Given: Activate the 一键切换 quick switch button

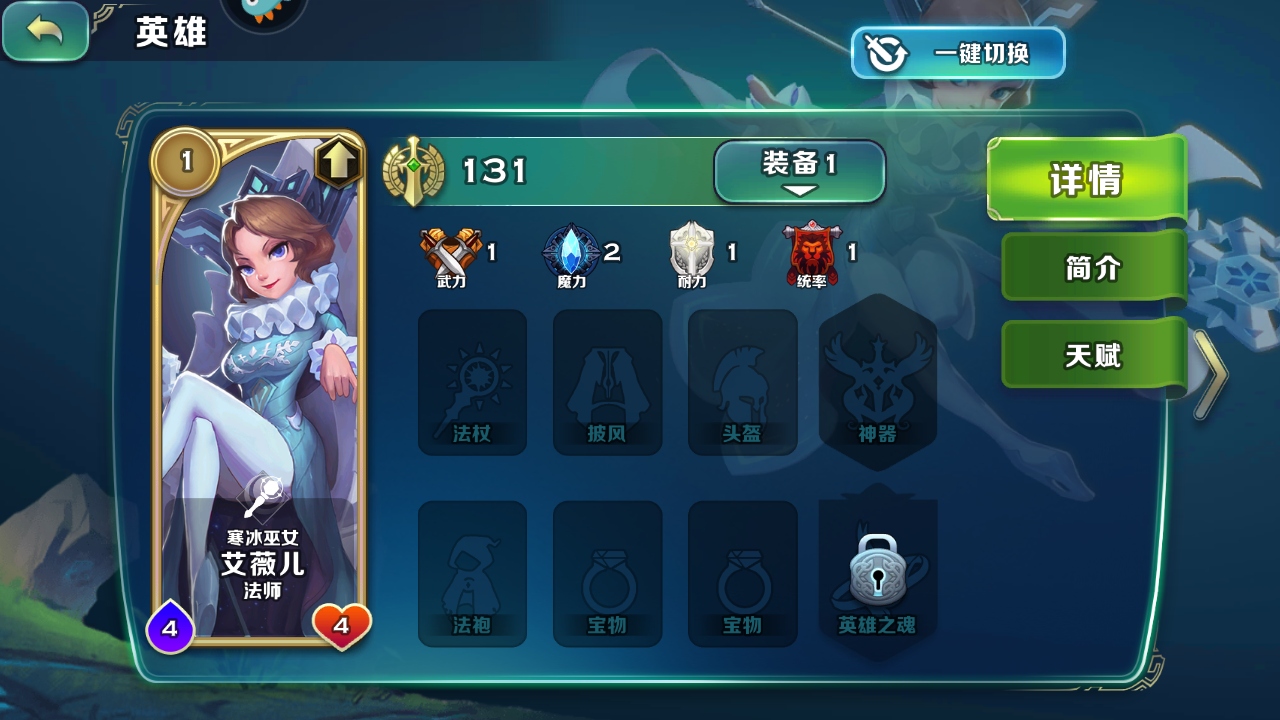Looking at the screenshot, I should click(958, 53).
